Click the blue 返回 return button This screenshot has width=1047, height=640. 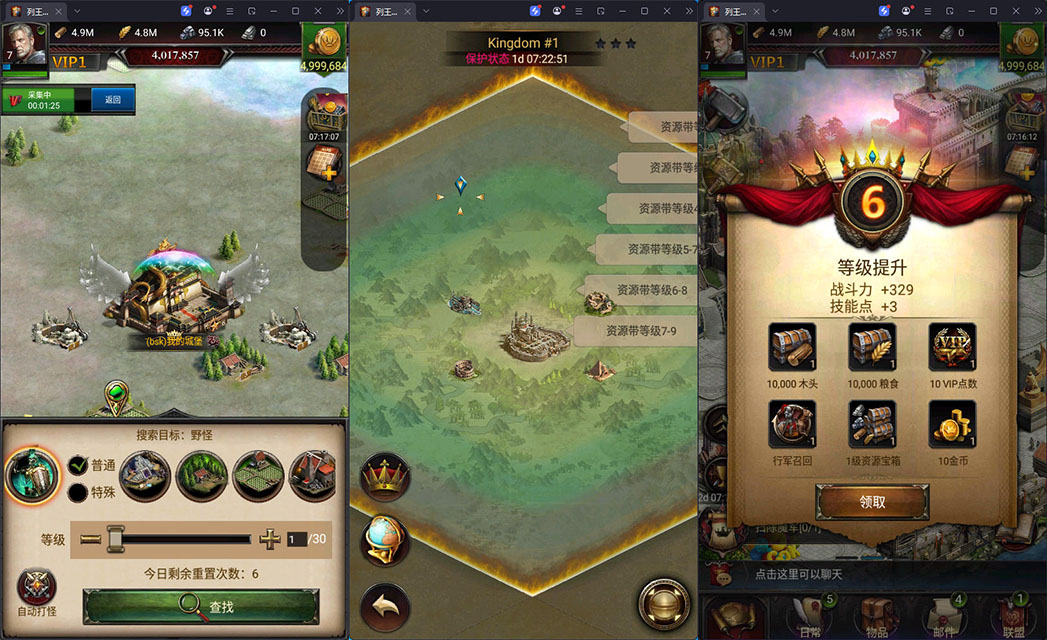point(113,99)
